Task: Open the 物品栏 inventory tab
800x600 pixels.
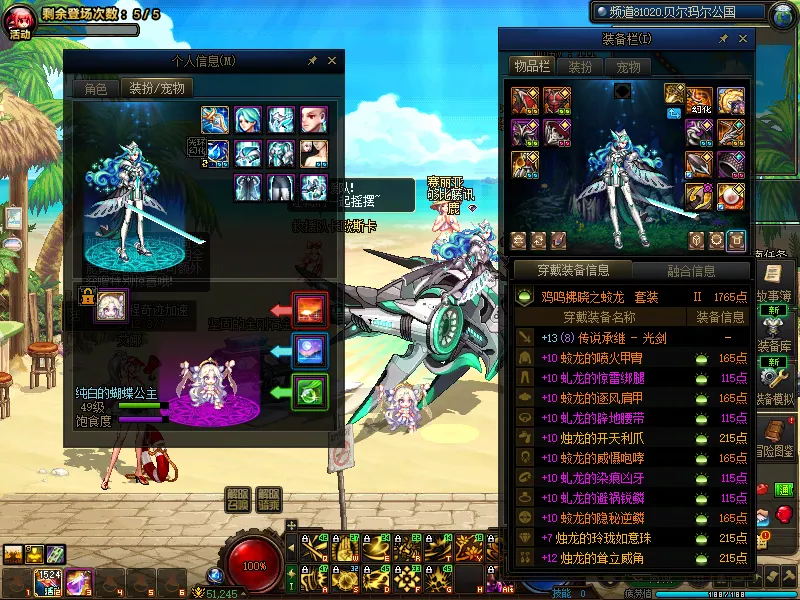Action: point(533,67)
